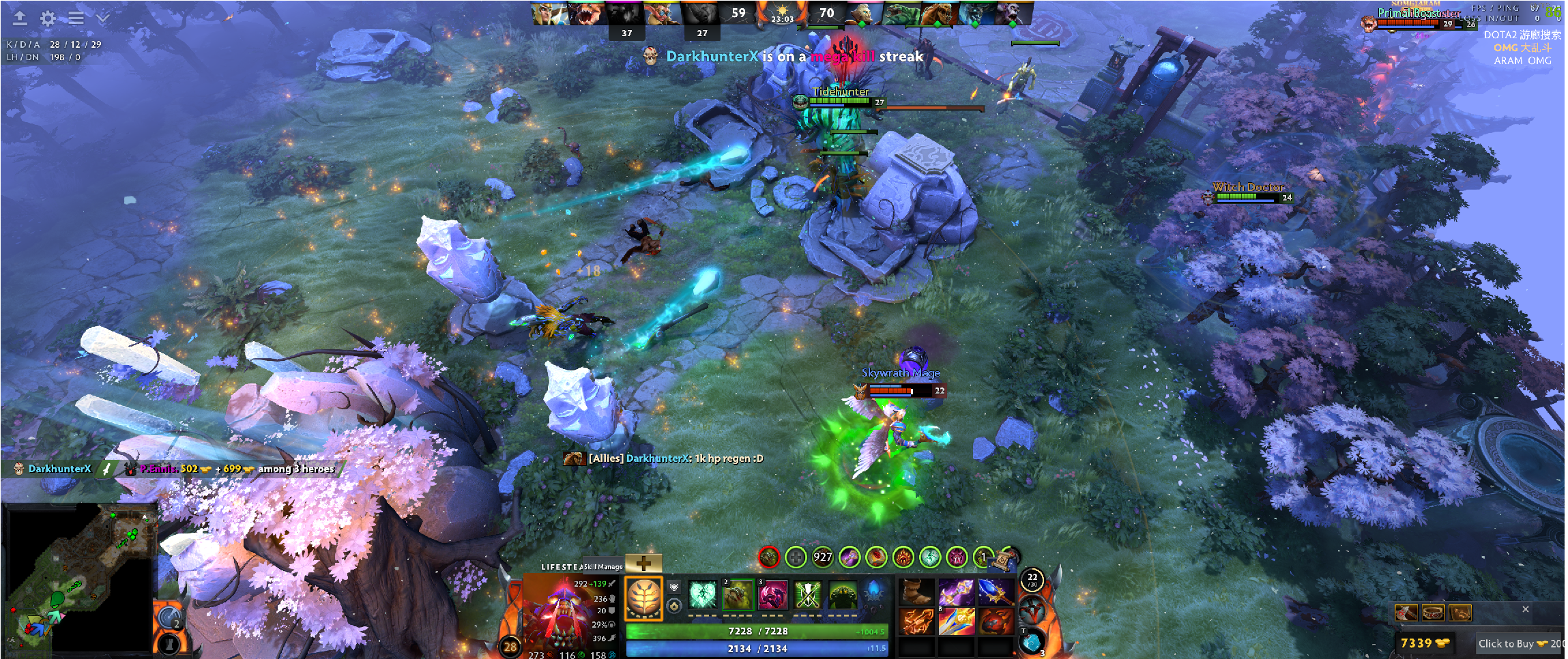
Task: Close the quick-buy panel
Action: [1526, 609]
